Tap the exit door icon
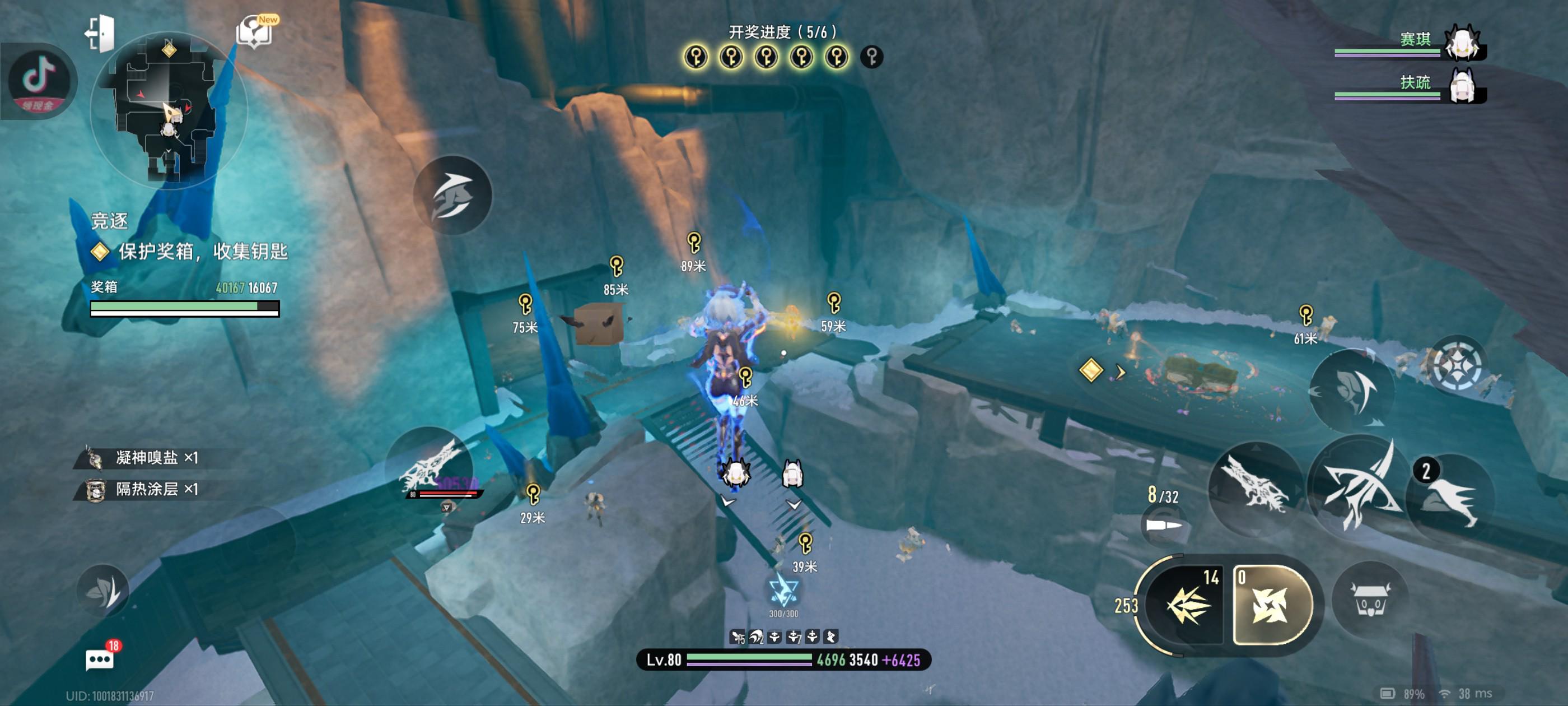The width and height of the screenshot is (1568, 706). [100, 33]
